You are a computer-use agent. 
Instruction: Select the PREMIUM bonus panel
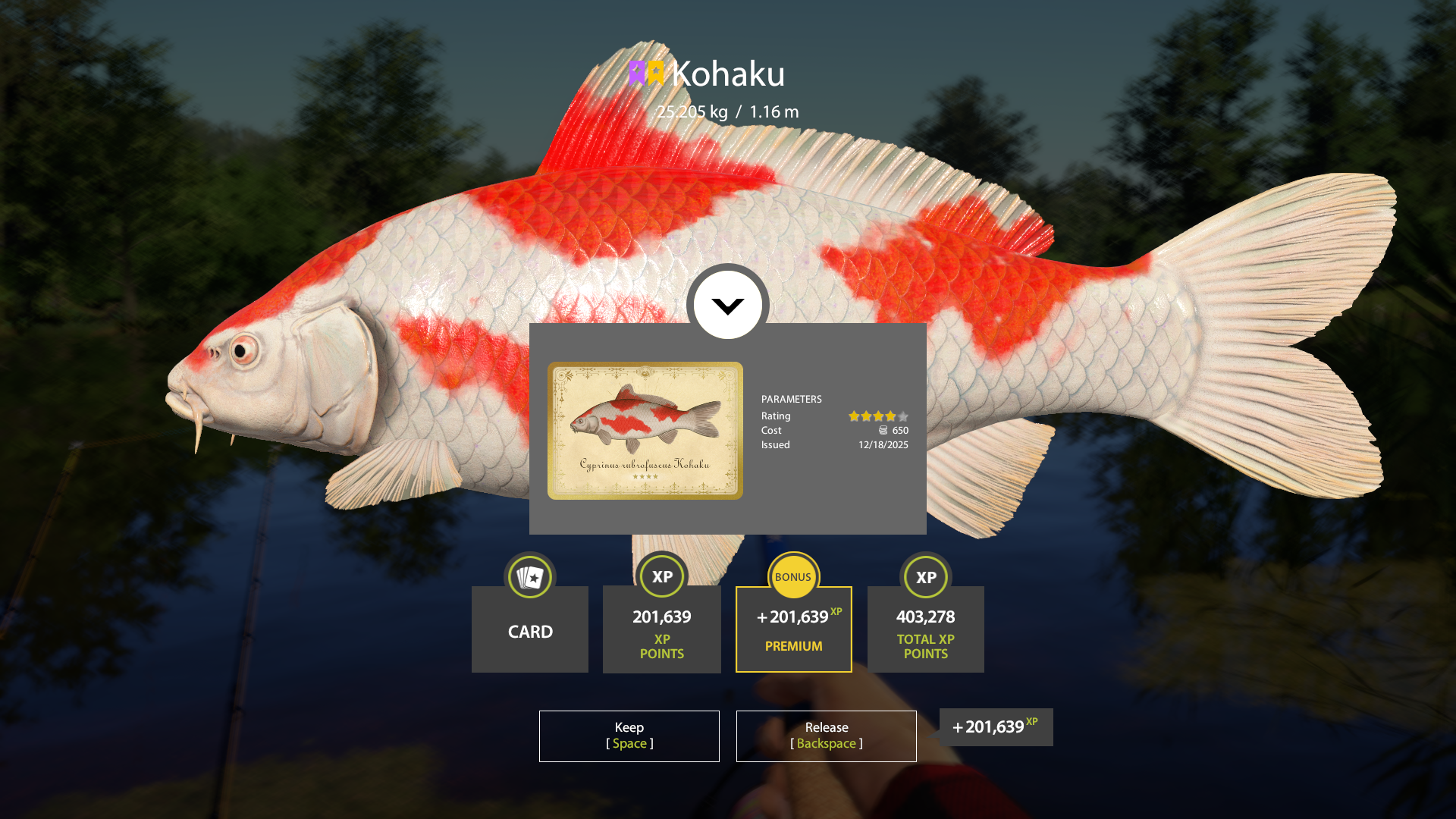pos(793,629)
